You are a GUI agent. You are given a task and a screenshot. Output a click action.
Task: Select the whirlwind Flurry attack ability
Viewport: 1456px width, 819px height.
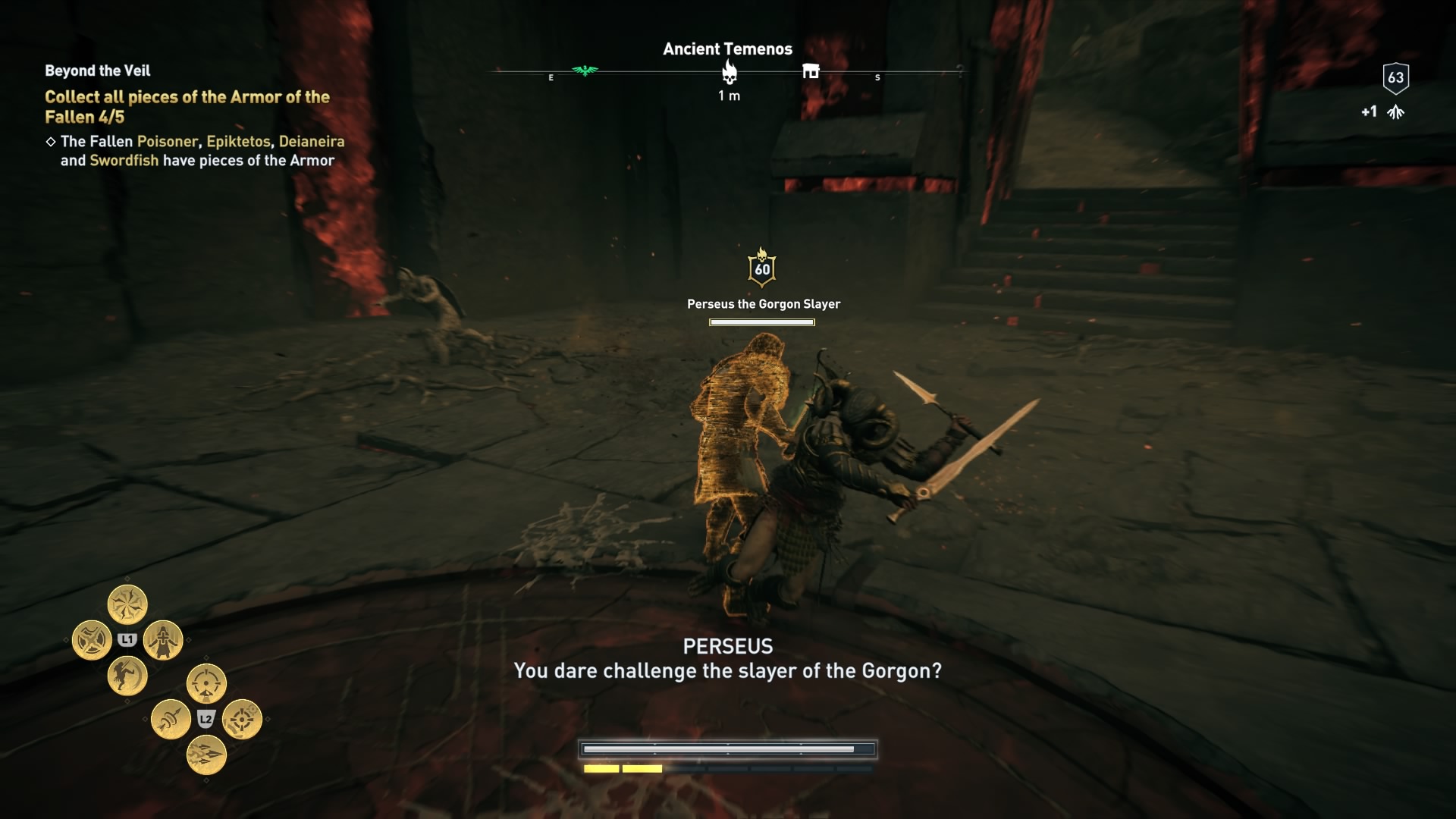(x=127, y=604)
